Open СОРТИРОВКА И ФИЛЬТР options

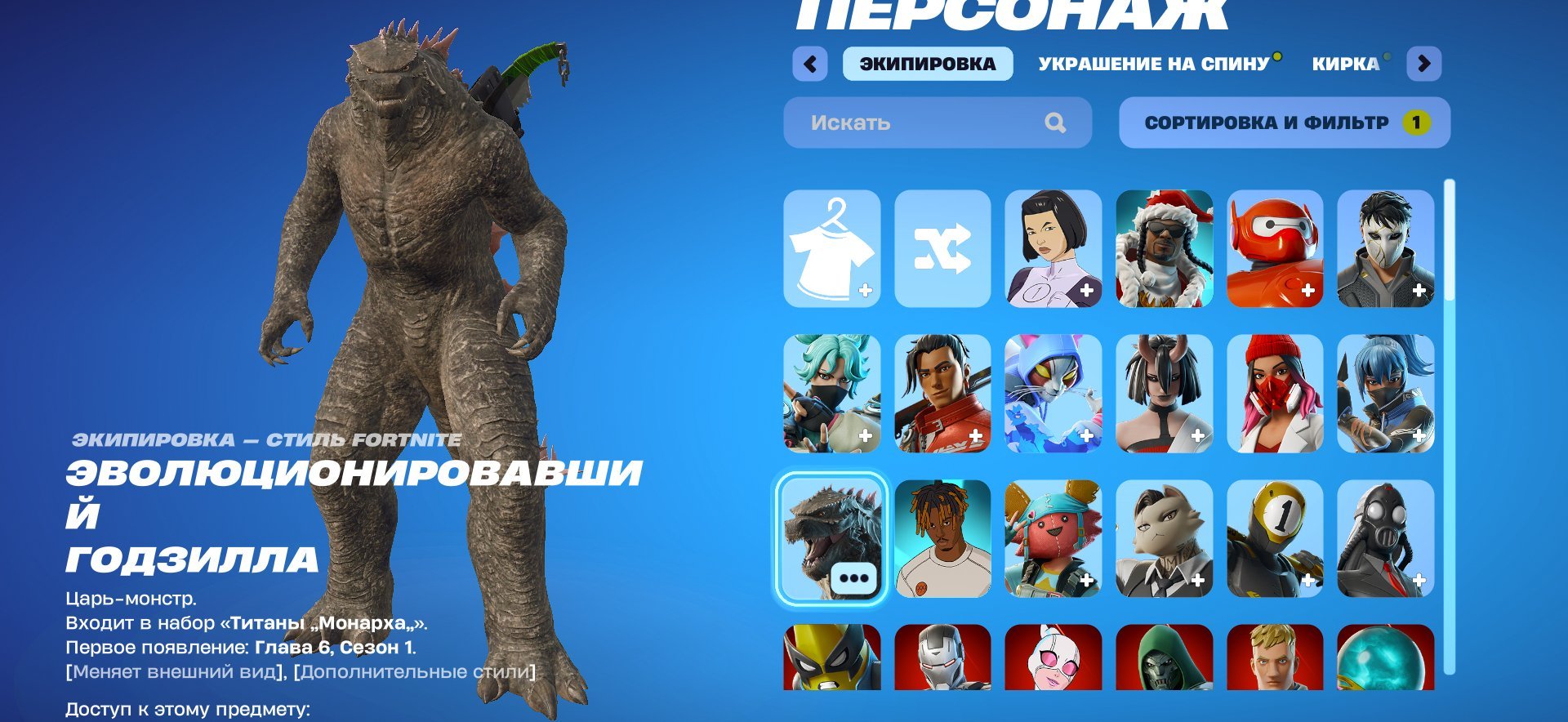tap(1266, 123)
